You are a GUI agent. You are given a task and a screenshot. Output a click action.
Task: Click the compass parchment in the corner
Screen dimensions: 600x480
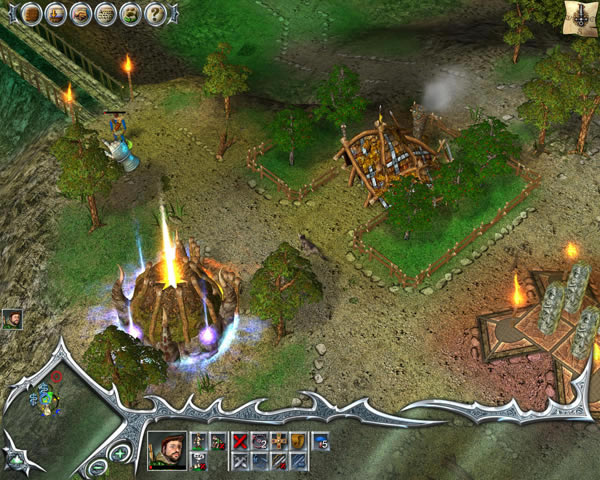click(579, 14)
